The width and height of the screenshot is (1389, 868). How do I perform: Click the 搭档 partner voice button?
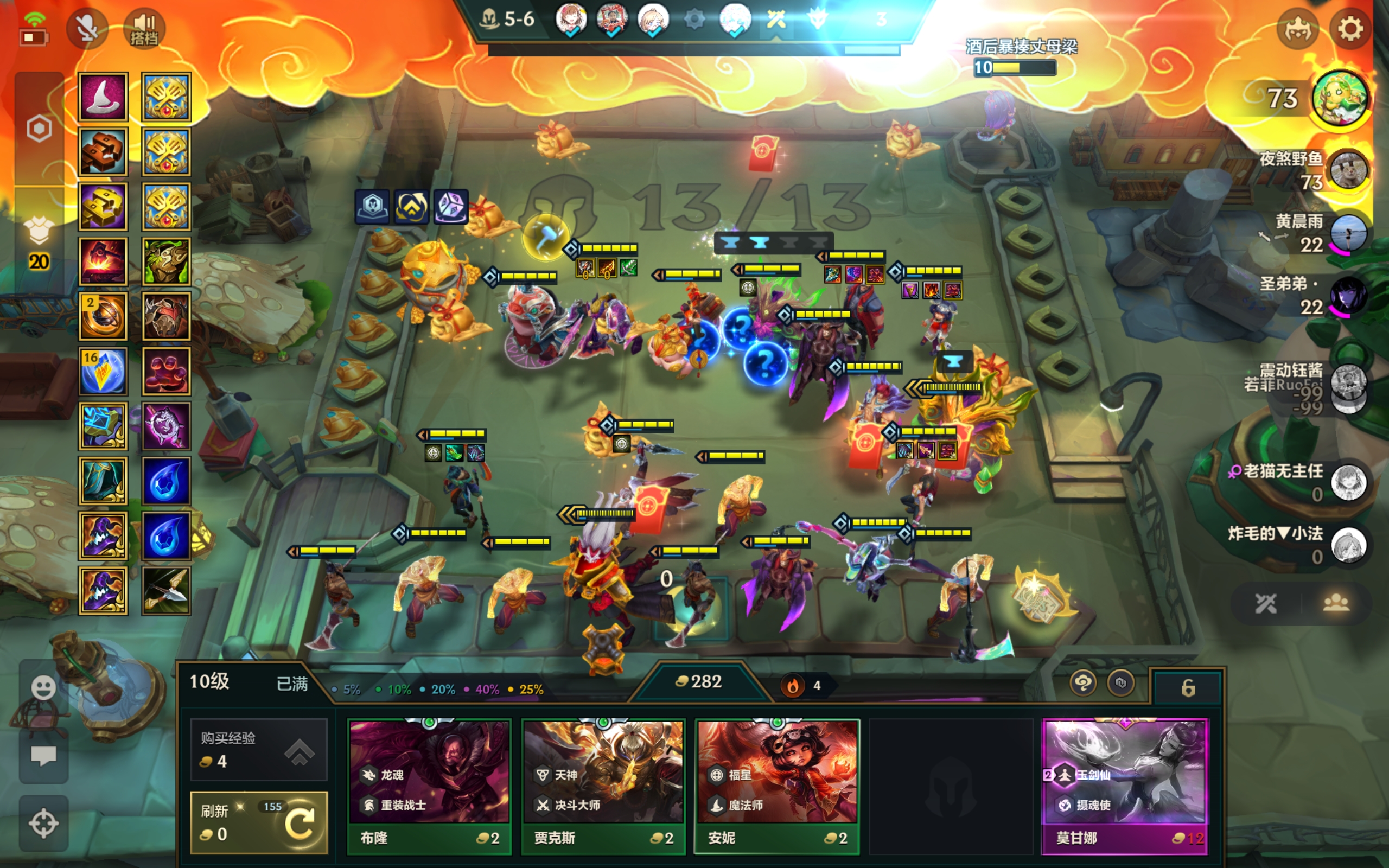(144, 29)
